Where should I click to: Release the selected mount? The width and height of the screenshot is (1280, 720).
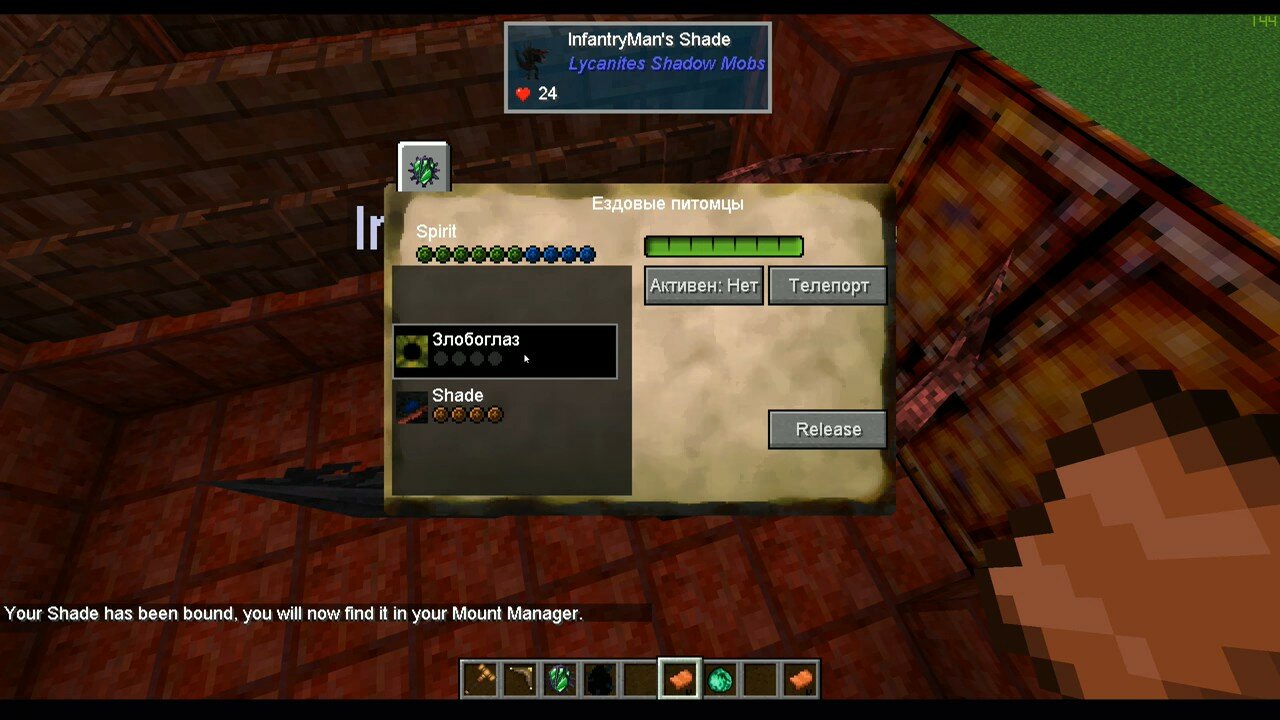(827, 430)
